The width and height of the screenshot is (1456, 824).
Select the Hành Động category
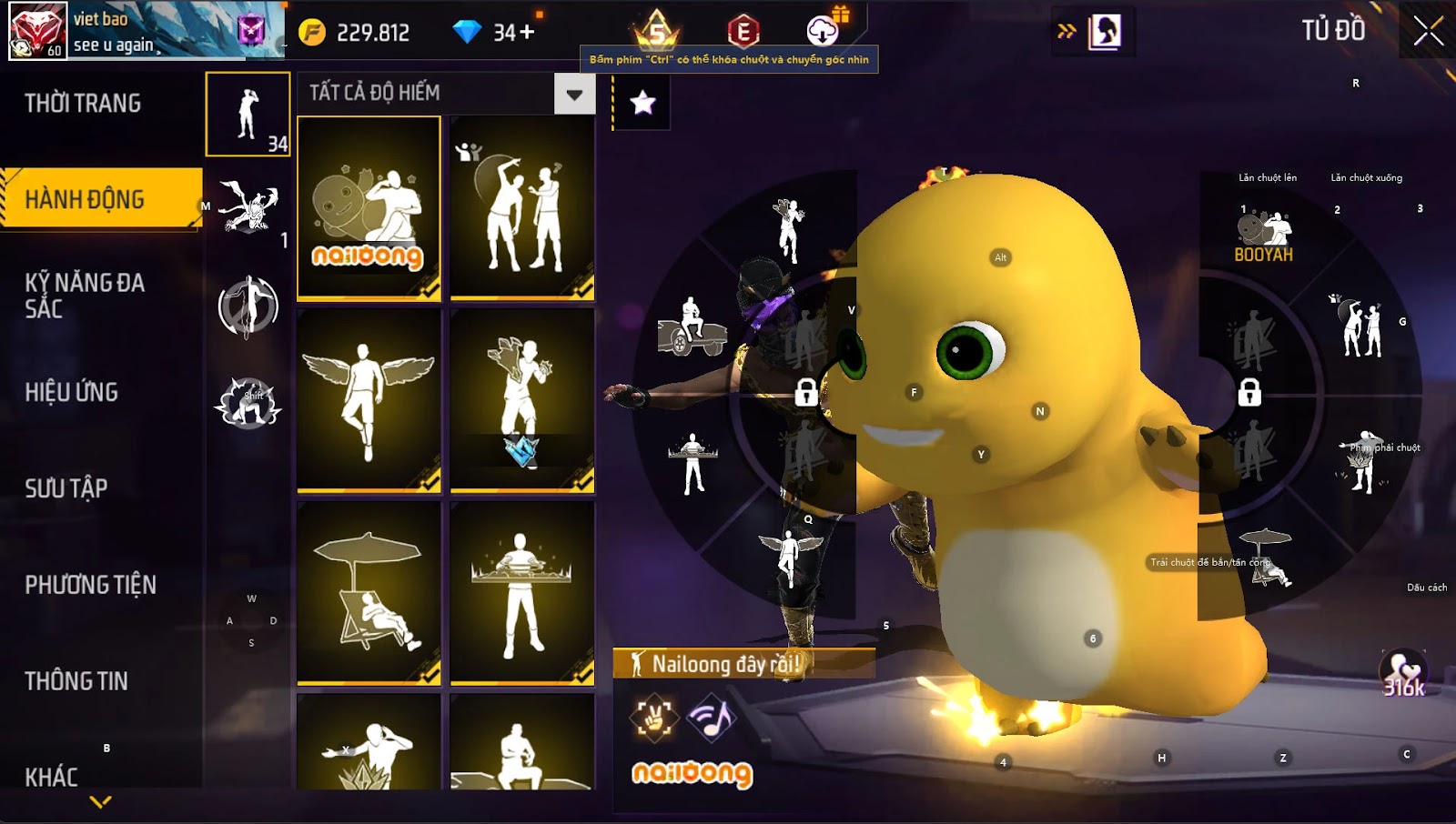tap(85, 199)
